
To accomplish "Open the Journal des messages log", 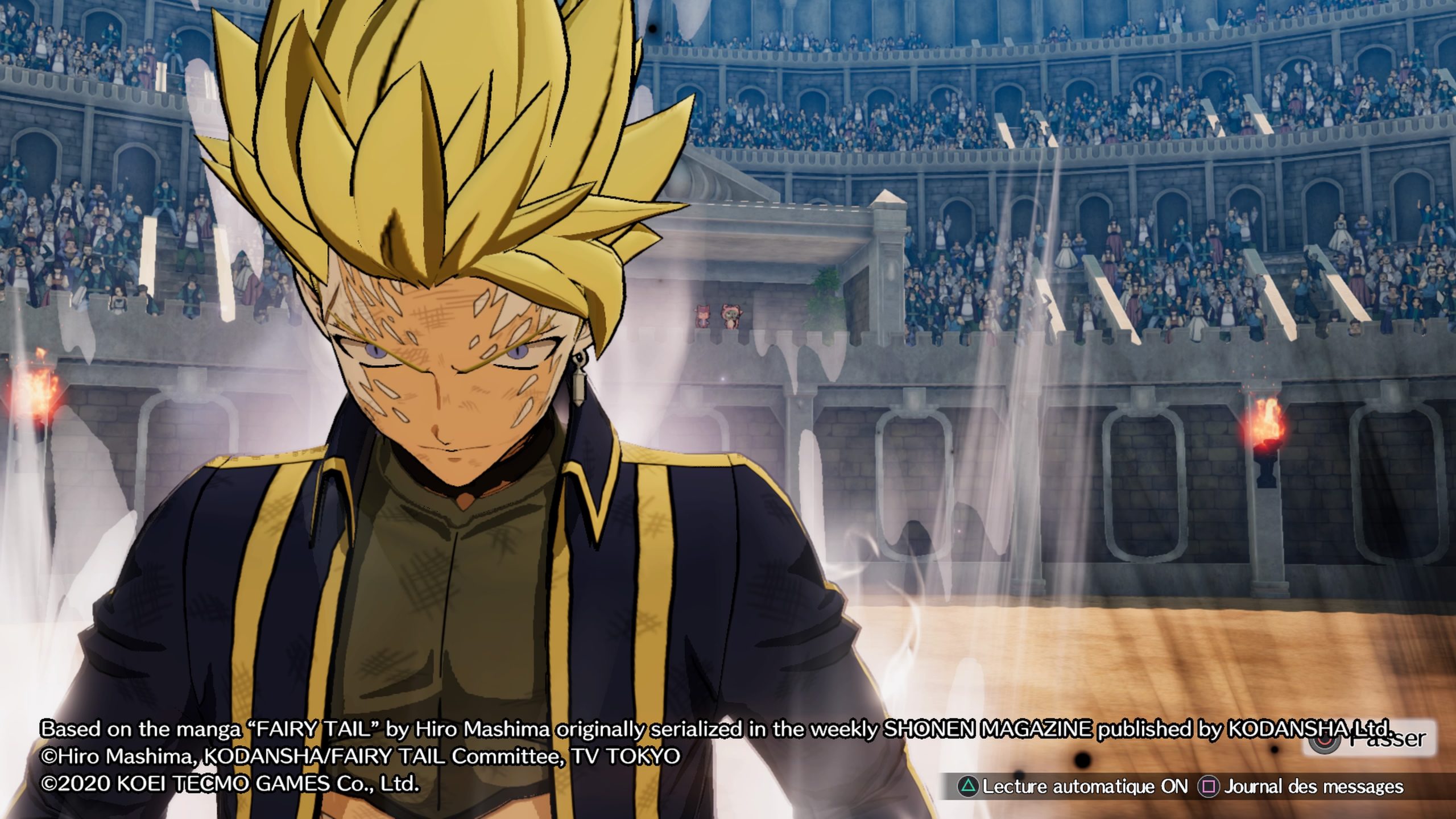I will pyautogui.click(x=1301, y=787).
